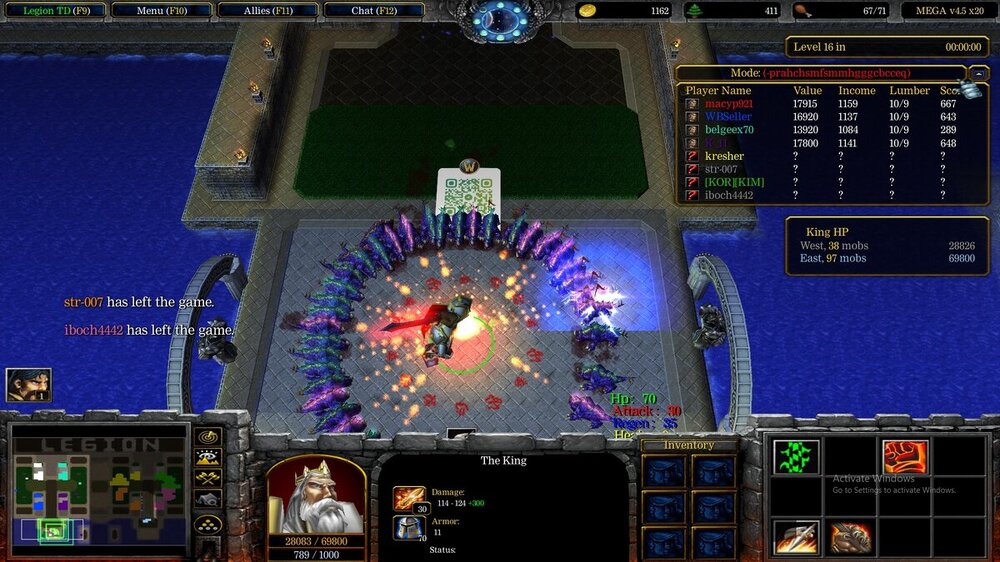The image size is (1000, 562).
Task: Click the King's damage sword icon
Action: click(409, 497)
